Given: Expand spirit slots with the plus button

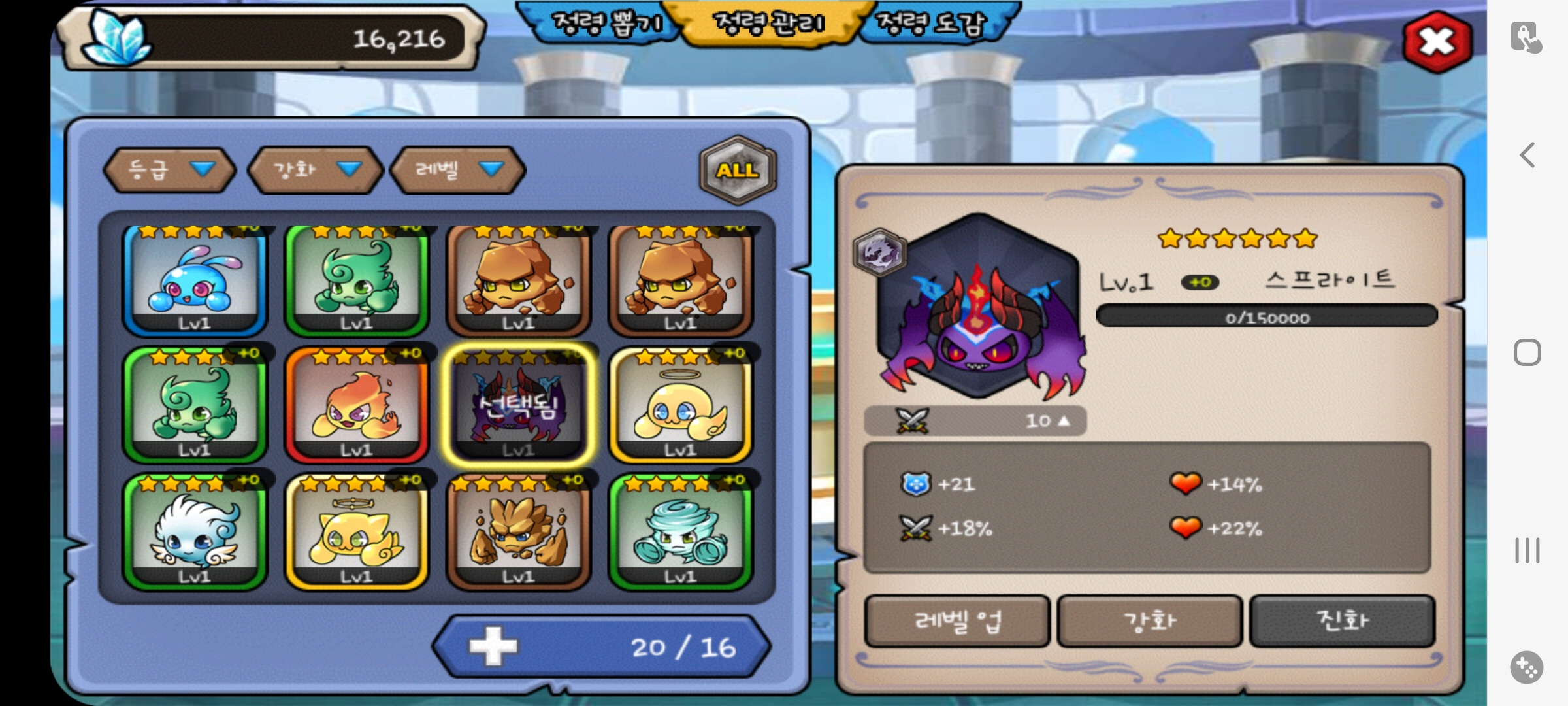Looking at the screenshot, I should [x=494, y=647].
